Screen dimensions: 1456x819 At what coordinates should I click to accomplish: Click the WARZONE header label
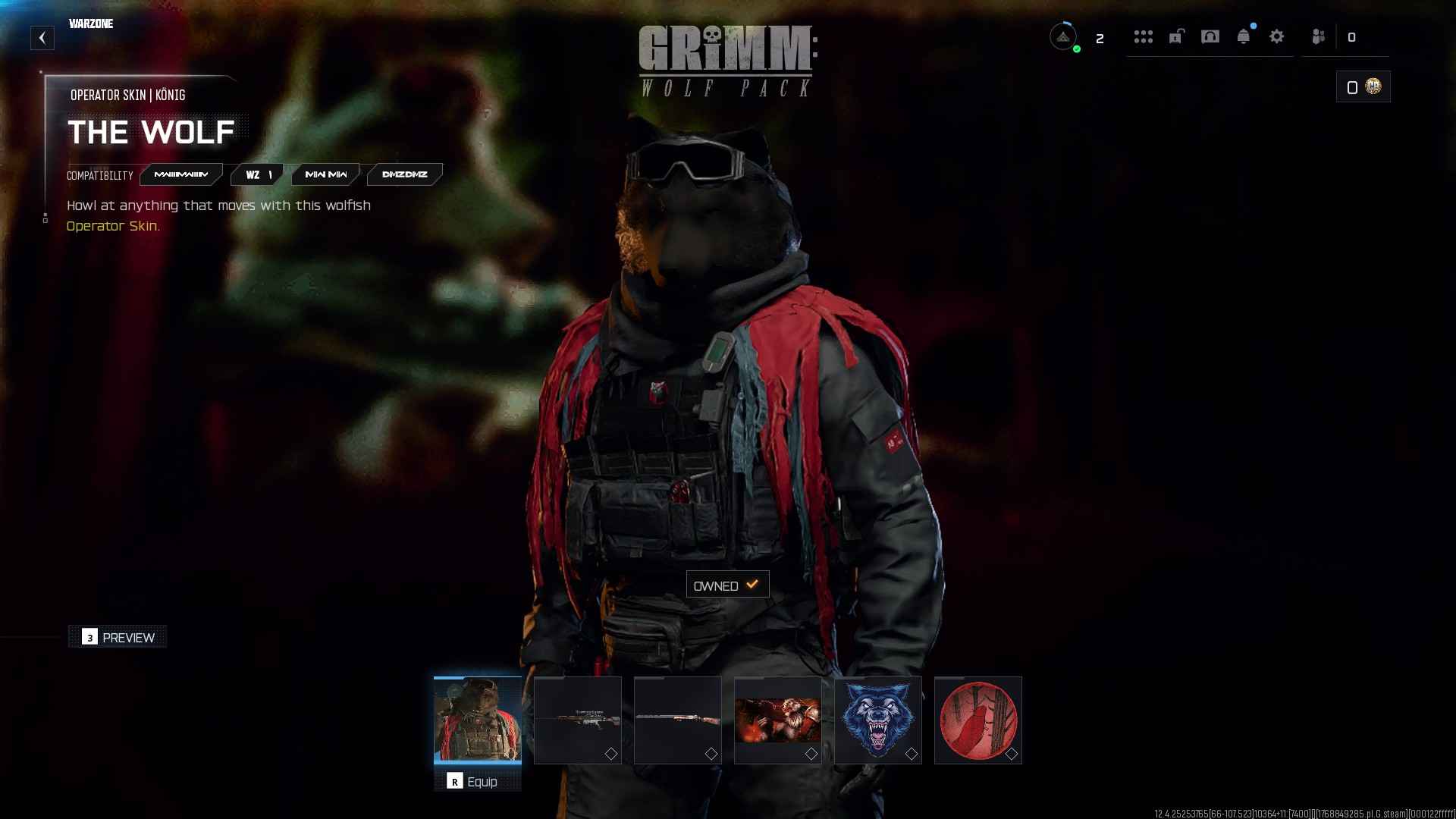[x=91, y=24]
